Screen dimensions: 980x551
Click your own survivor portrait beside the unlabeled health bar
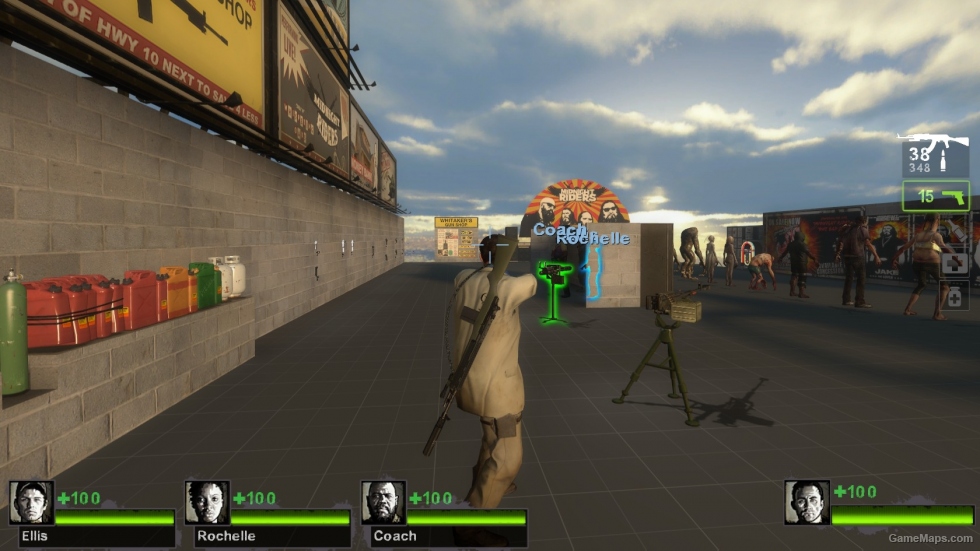point(806,503)
